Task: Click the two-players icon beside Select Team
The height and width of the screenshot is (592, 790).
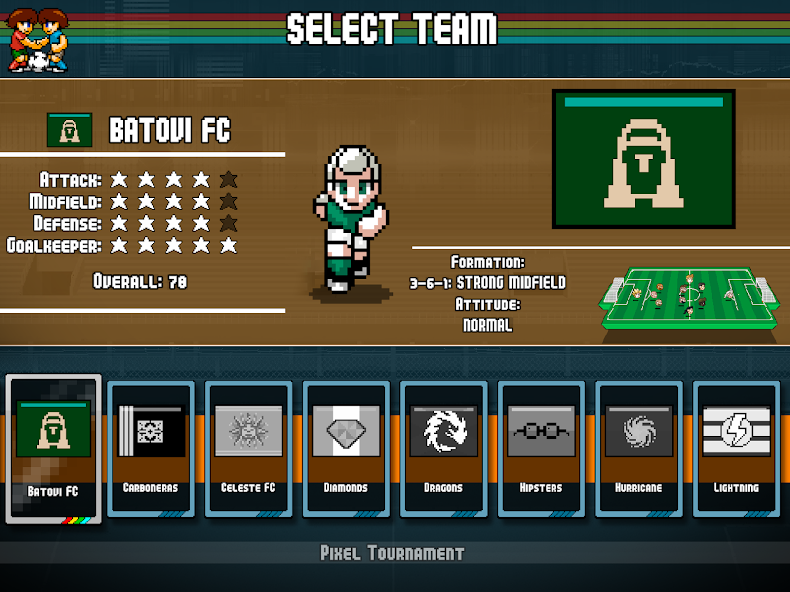Action: [38, 40]
